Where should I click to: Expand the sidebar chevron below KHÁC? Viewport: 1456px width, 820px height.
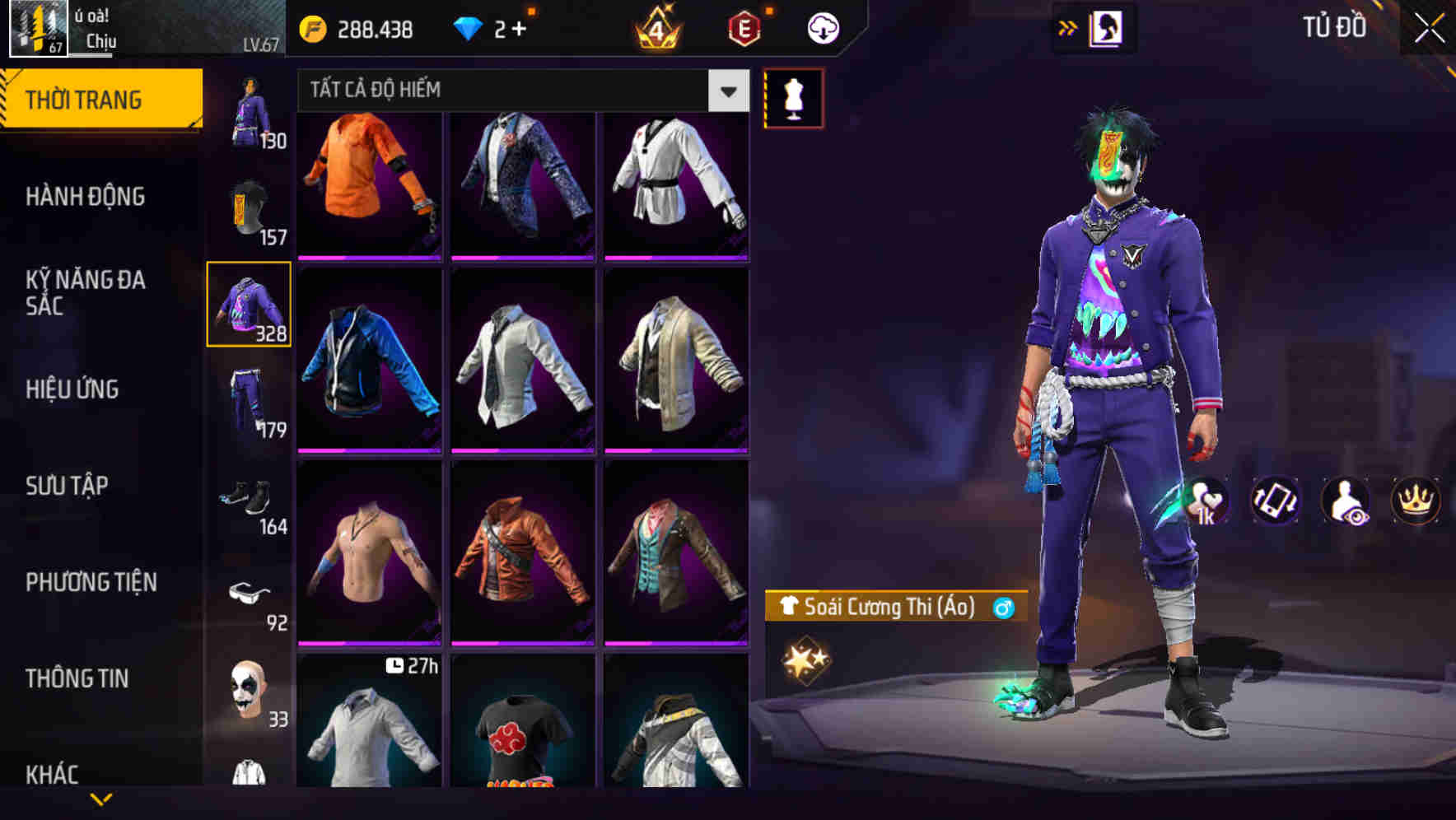click(103, 797)
